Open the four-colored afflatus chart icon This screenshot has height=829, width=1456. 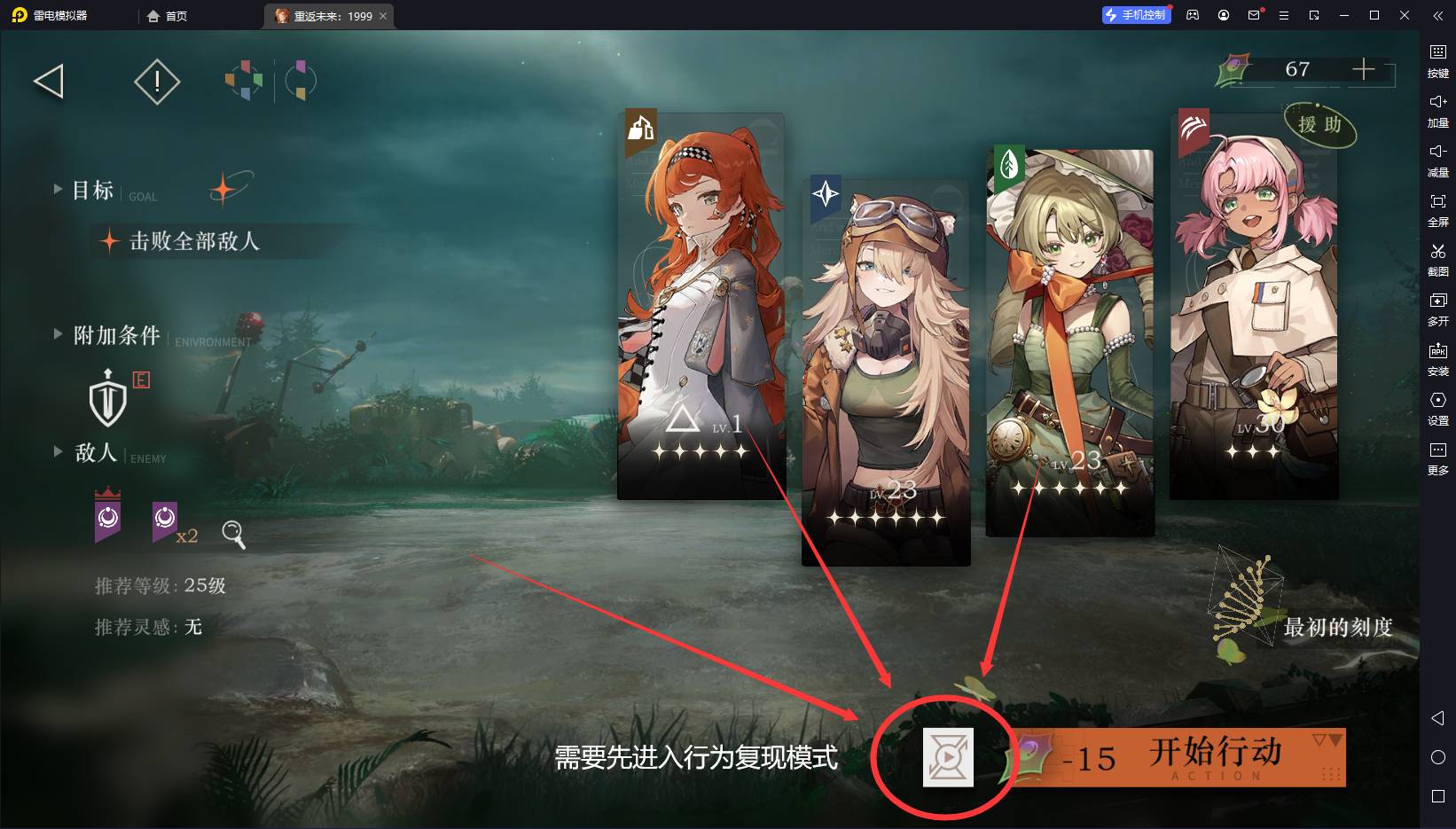(244, 81)
